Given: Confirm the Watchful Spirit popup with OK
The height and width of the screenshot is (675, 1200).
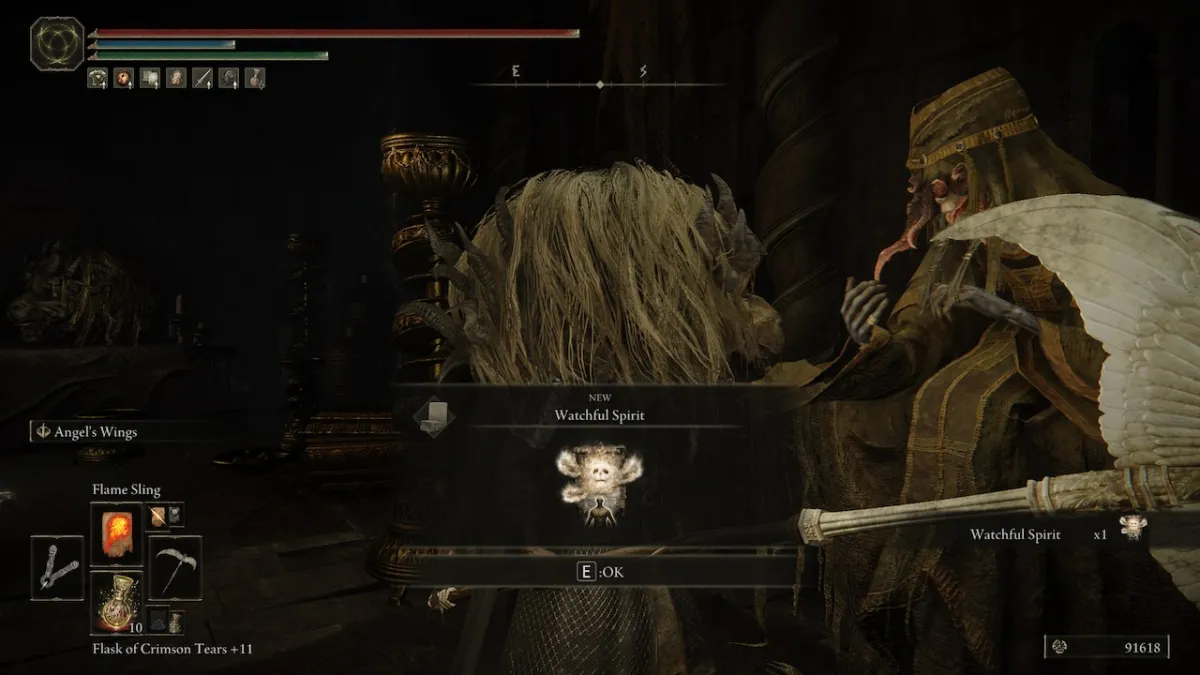Looking at the screenshot, I should click(x=599, y=571).
